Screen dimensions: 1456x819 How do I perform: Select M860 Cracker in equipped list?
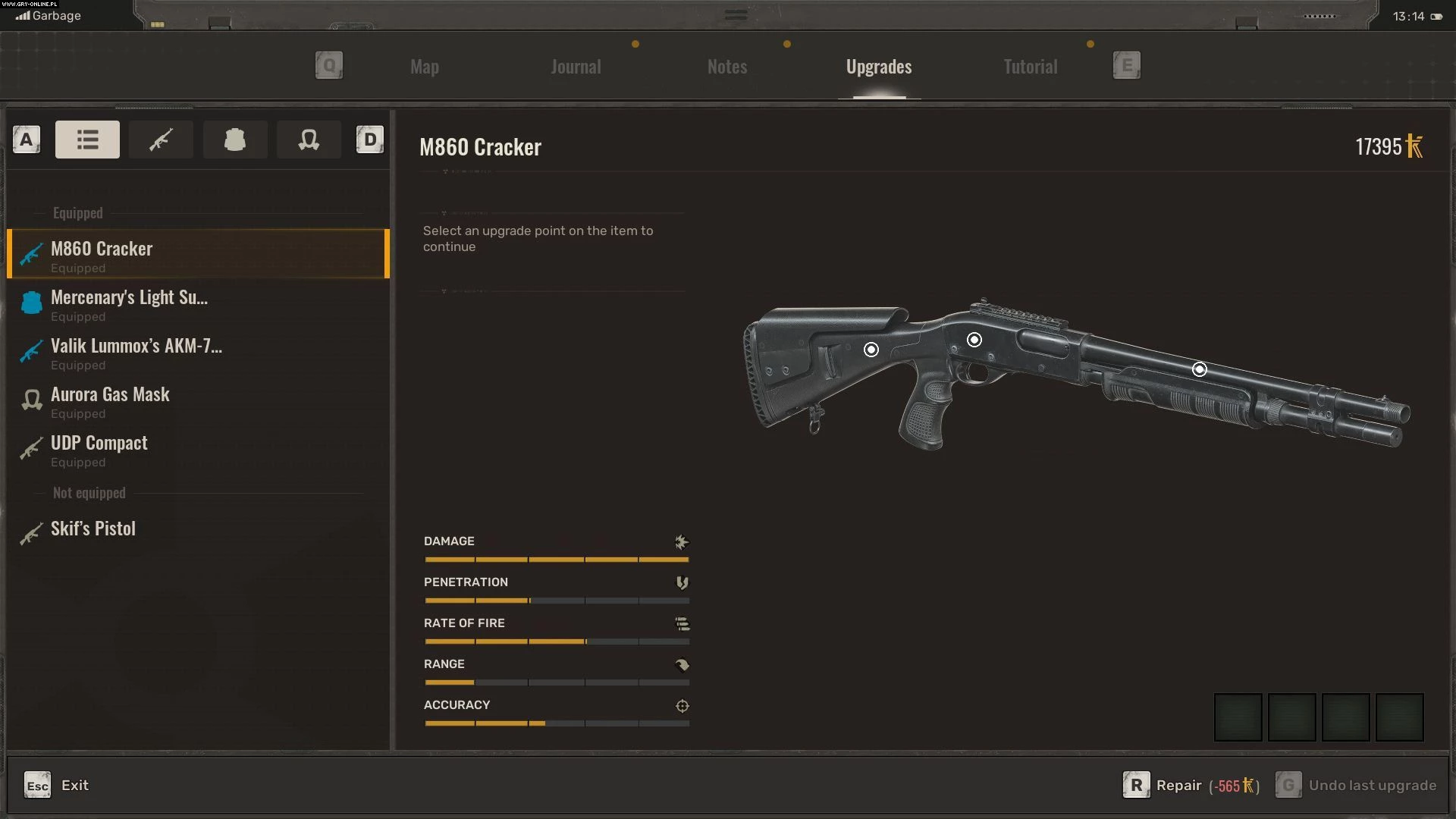click(x=197, y=254)
